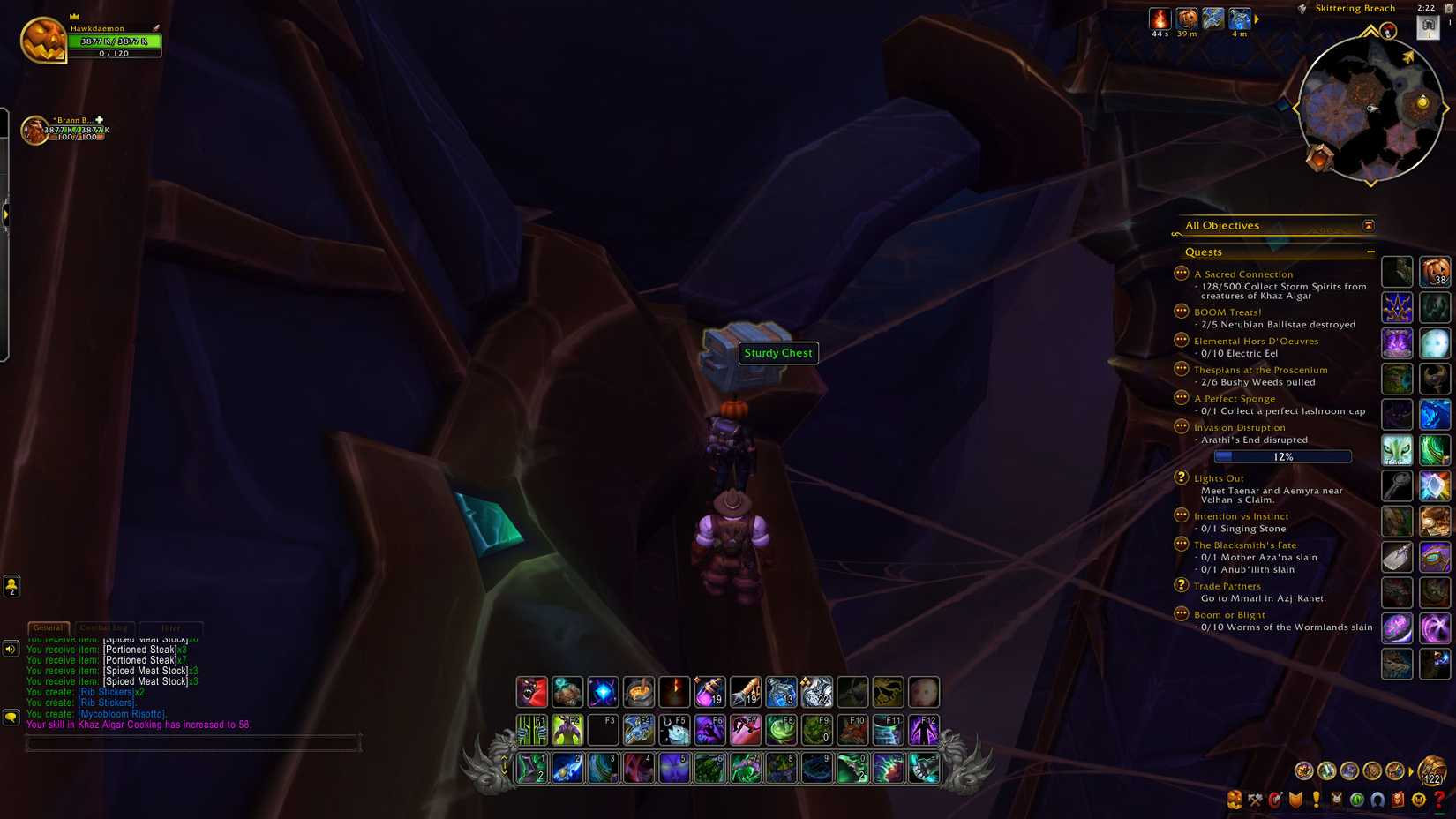Switch to the Combat Log chat tab
The width and height of the screenshot is (1456, 819).
[104, 627]
